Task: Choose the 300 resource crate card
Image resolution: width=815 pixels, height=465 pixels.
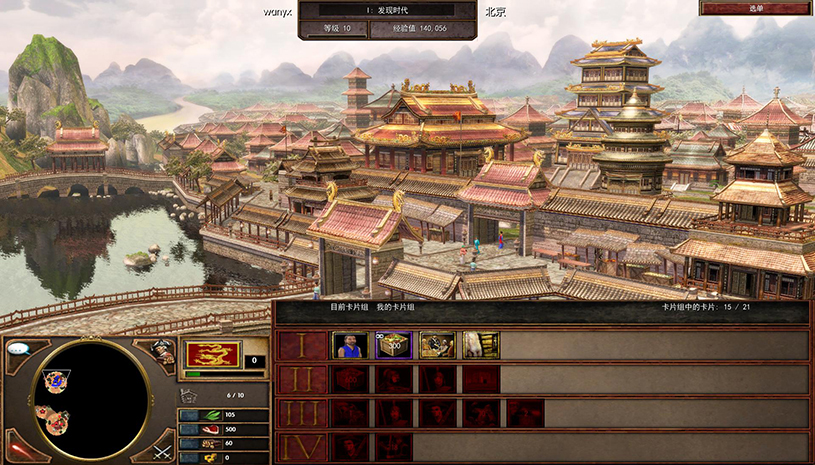Action: [x=394, y=345]
